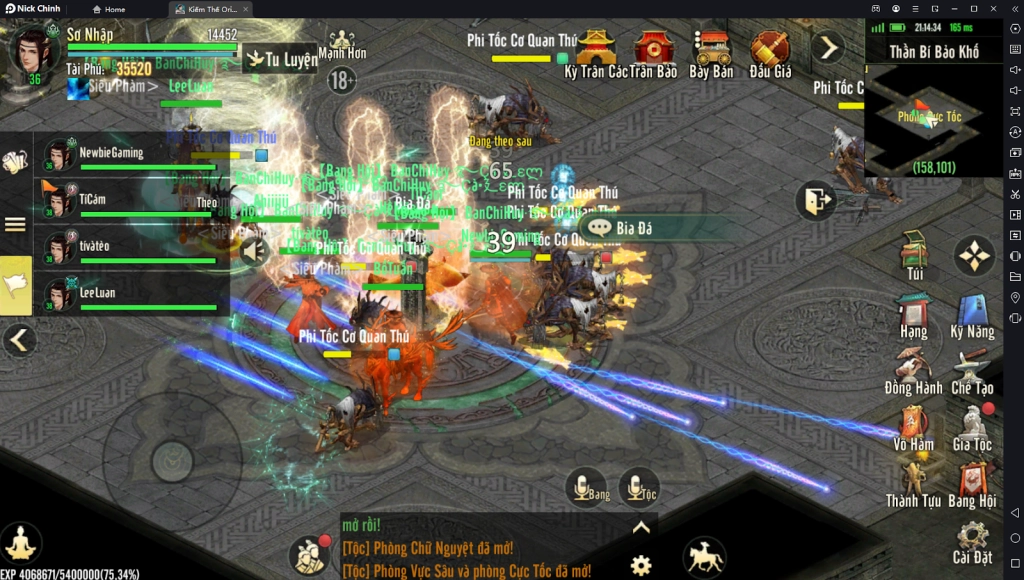The image size is (1024, 580).
Task: Close the Kiếm Thế Origin tab
Action: (246, 9)
